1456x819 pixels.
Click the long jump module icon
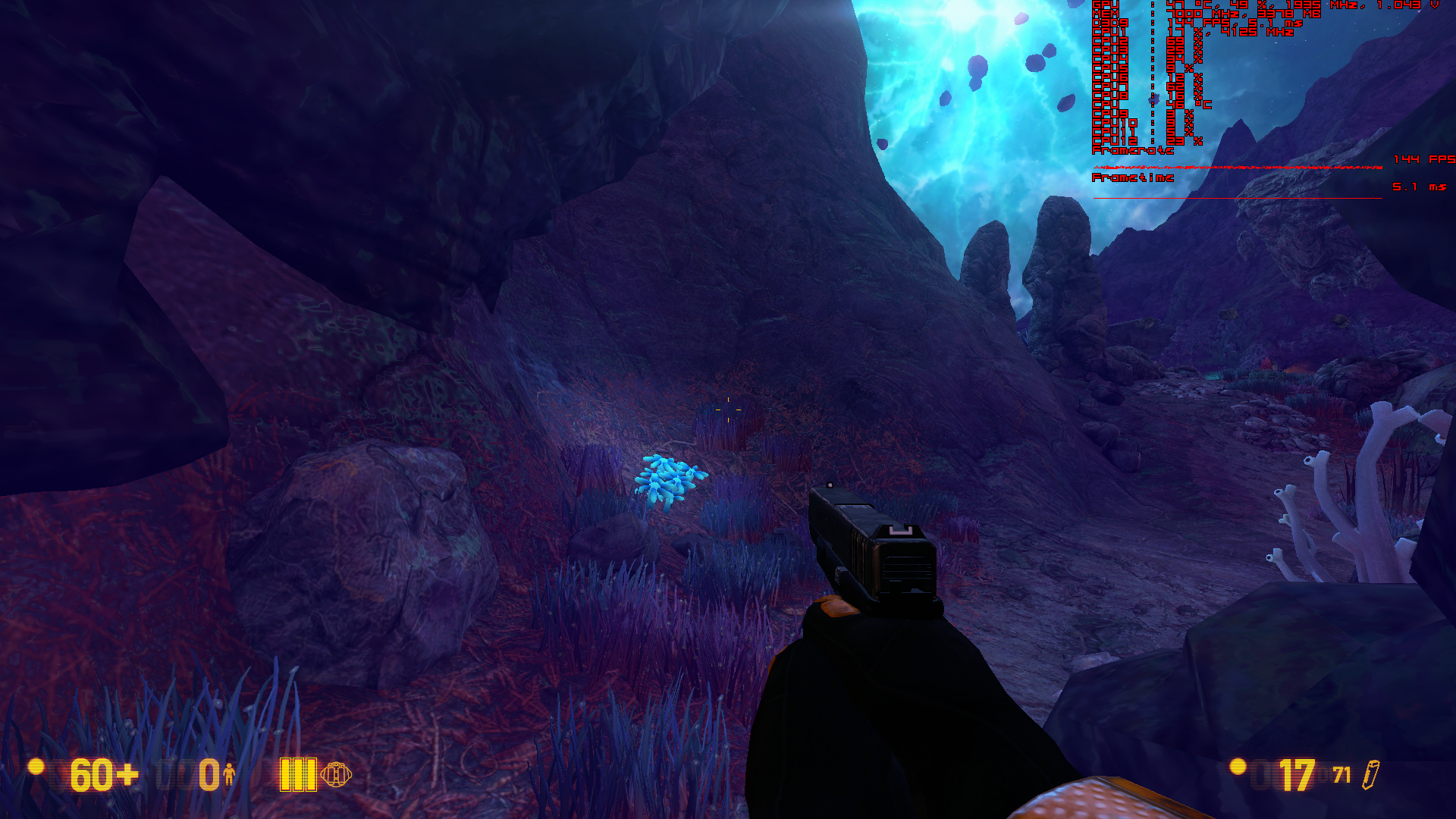coord(336,774)
